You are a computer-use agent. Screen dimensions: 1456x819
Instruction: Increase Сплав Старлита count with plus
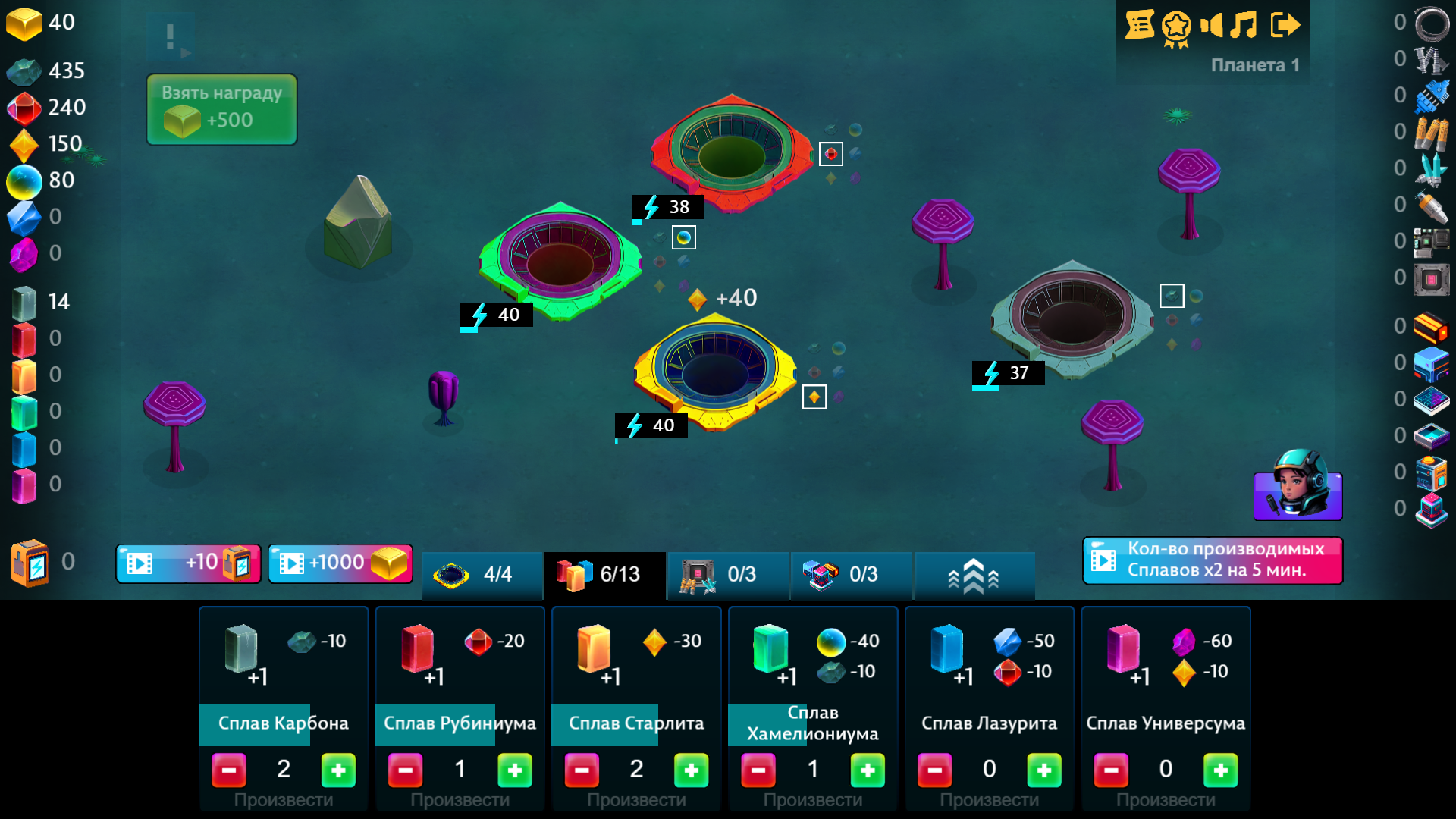(691, 770)
